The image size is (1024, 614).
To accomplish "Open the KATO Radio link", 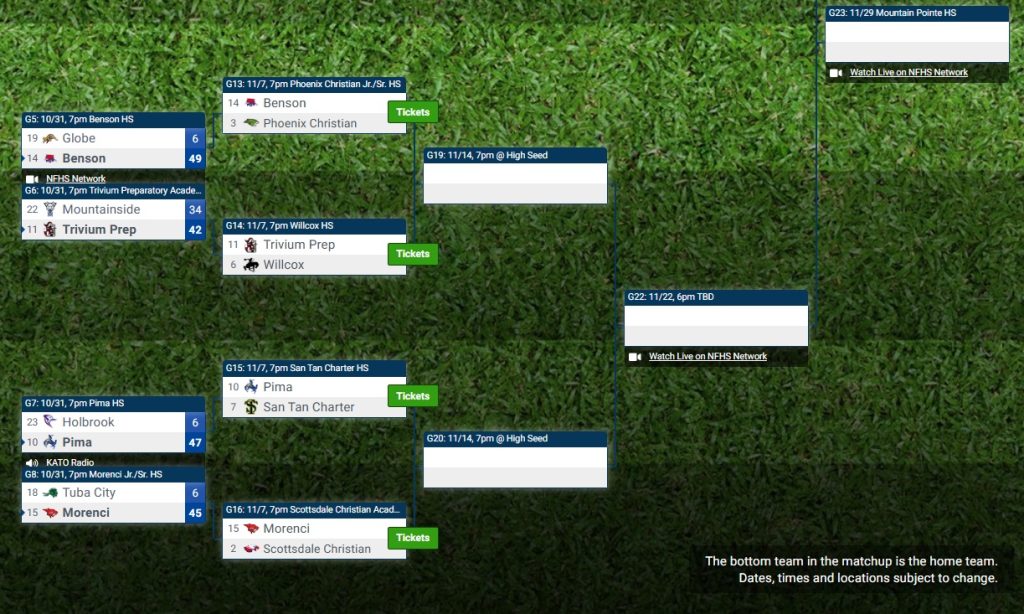I will tap(70, 463).
